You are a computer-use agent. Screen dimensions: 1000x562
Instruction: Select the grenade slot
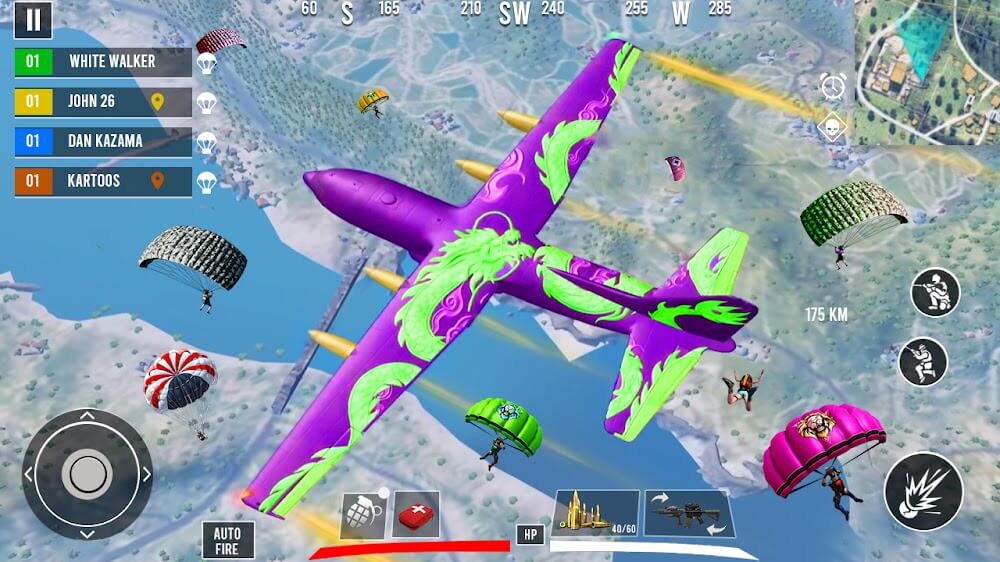click(x=363, y=514)
